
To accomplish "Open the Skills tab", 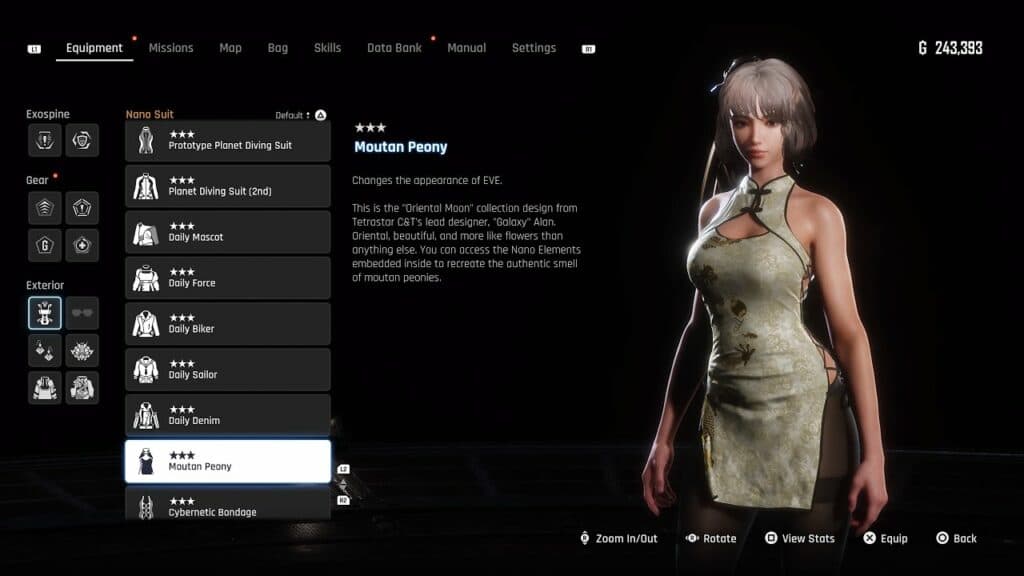I will [327, 48].
